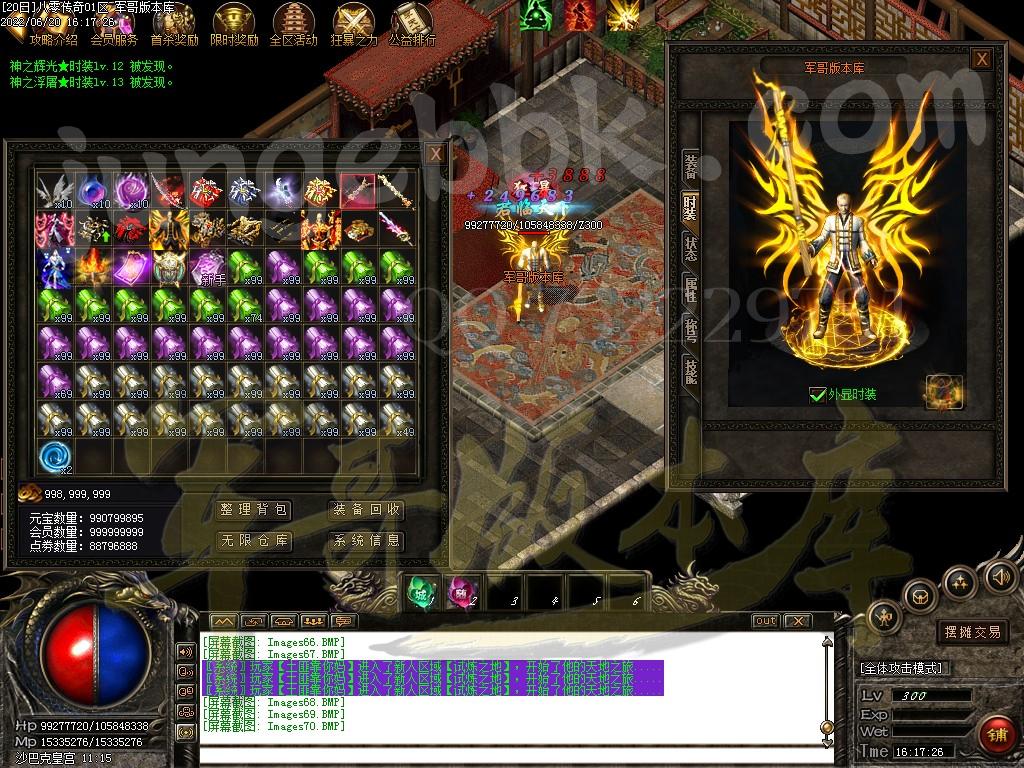
Task: Close the character panel
Action: pyautogui.click(x=982, y=59)
